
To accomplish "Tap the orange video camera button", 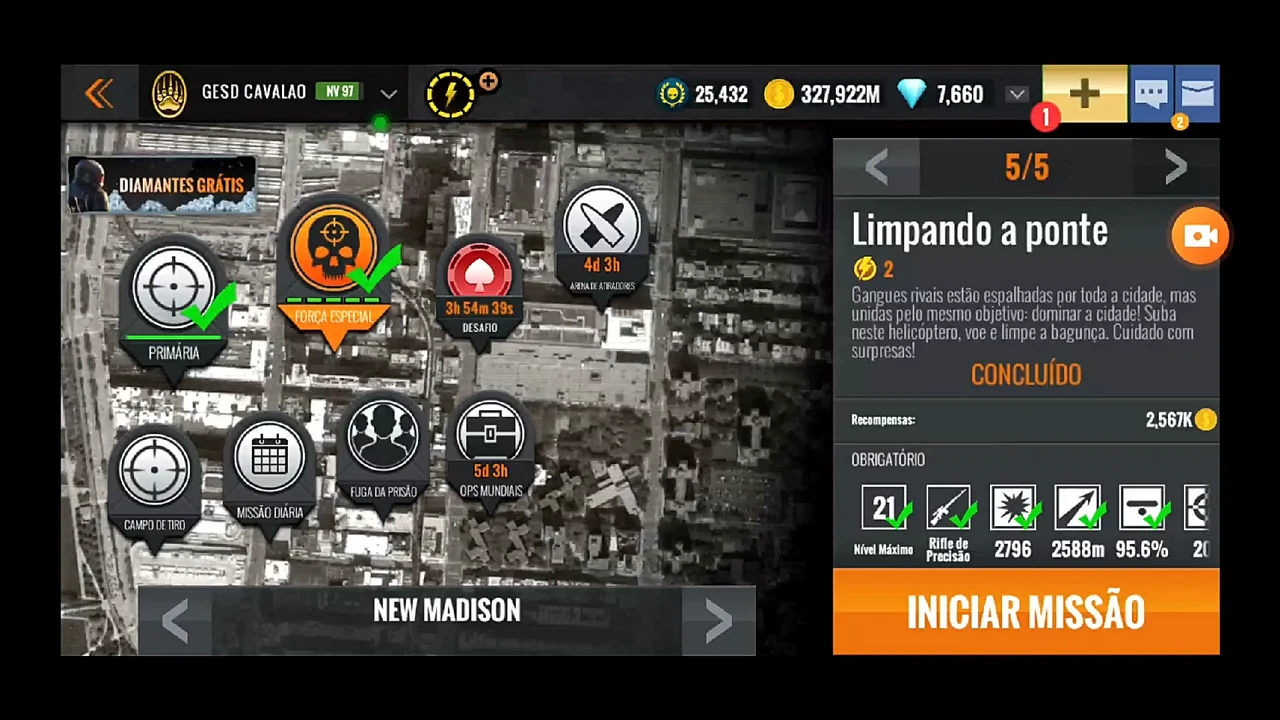I will [1199, 236].
